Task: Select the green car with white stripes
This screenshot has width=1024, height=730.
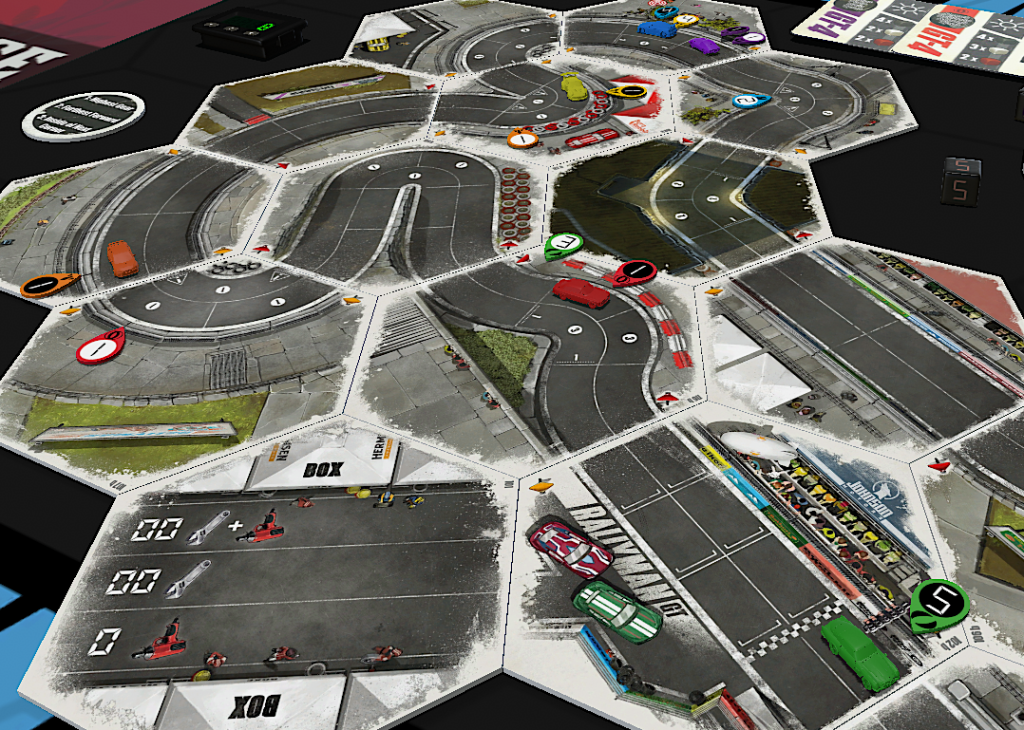Action: point(617,611)
